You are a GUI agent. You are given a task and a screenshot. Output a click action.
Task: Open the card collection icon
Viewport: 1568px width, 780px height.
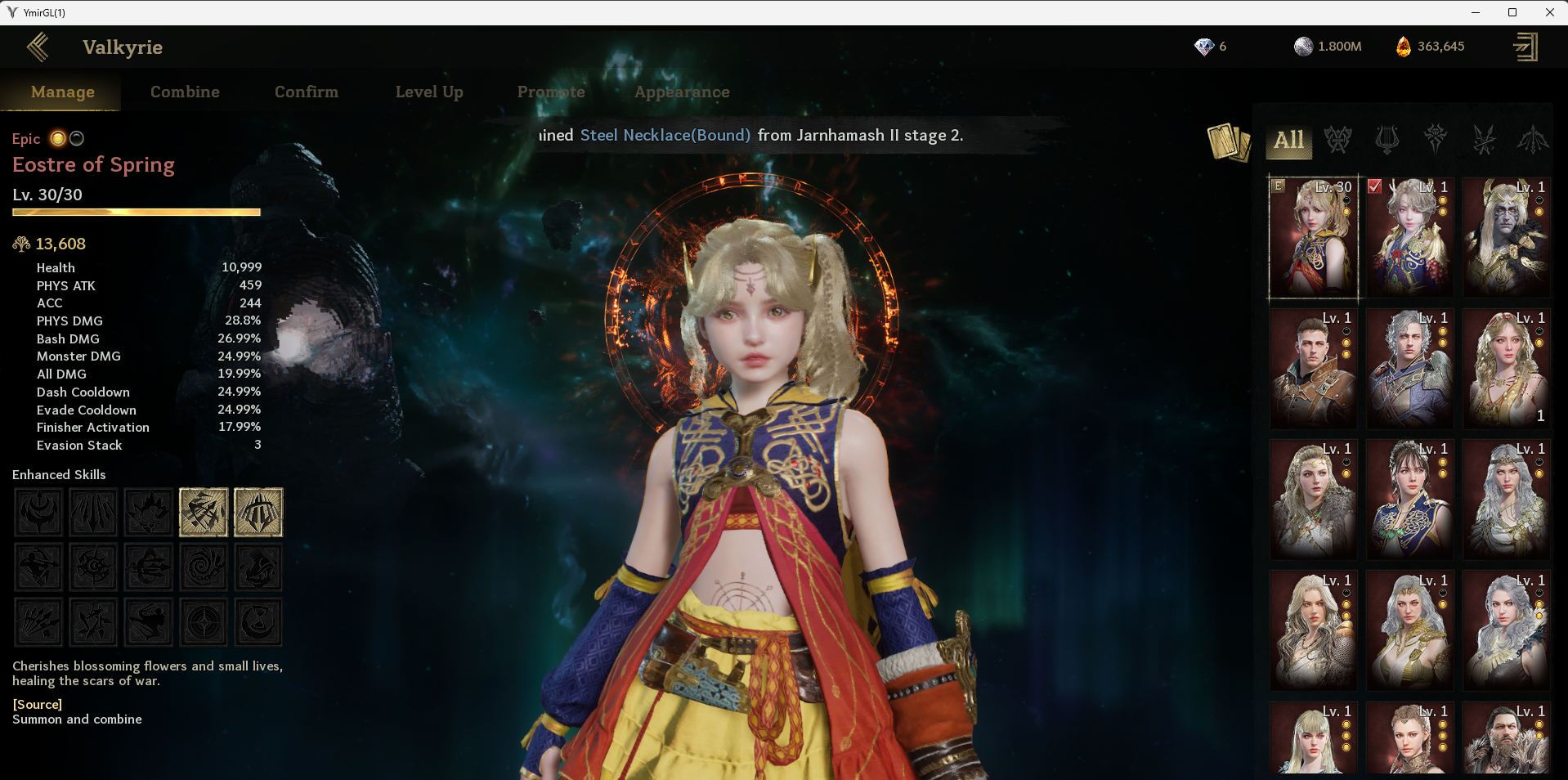(x=1228, y=141)
